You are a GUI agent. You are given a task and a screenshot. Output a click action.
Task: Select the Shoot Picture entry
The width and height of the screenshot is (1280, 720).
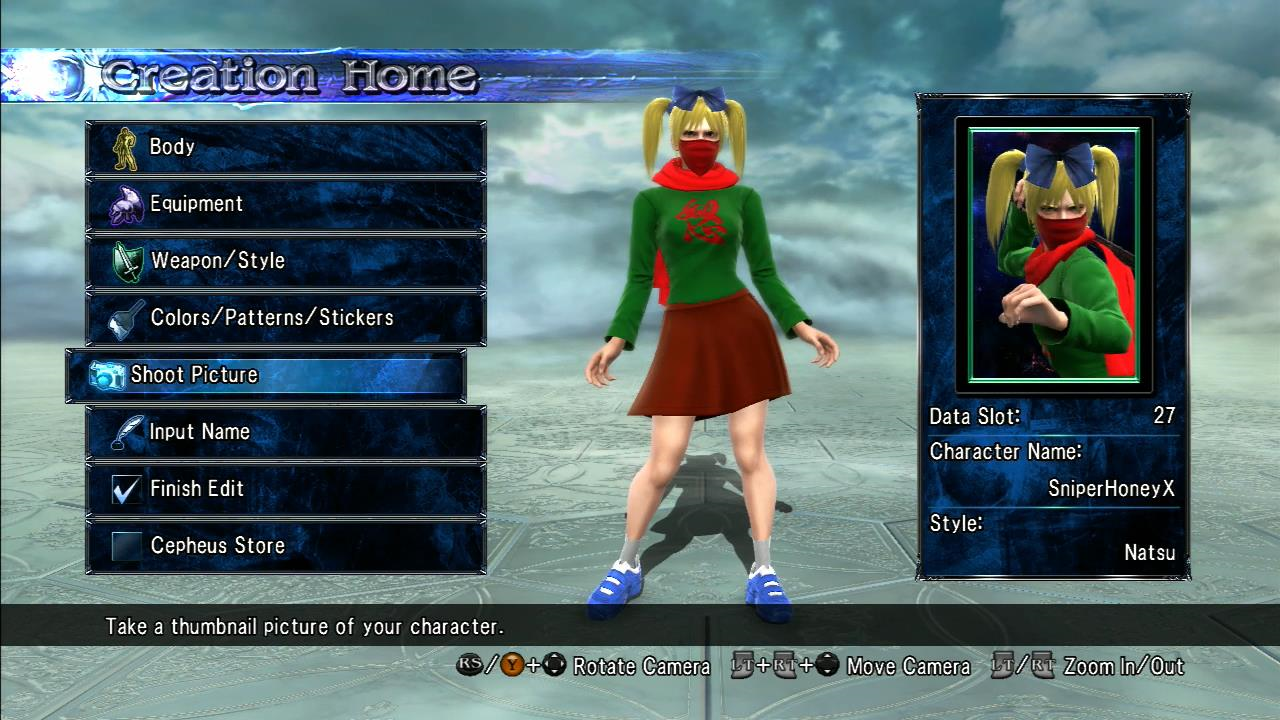266,375
